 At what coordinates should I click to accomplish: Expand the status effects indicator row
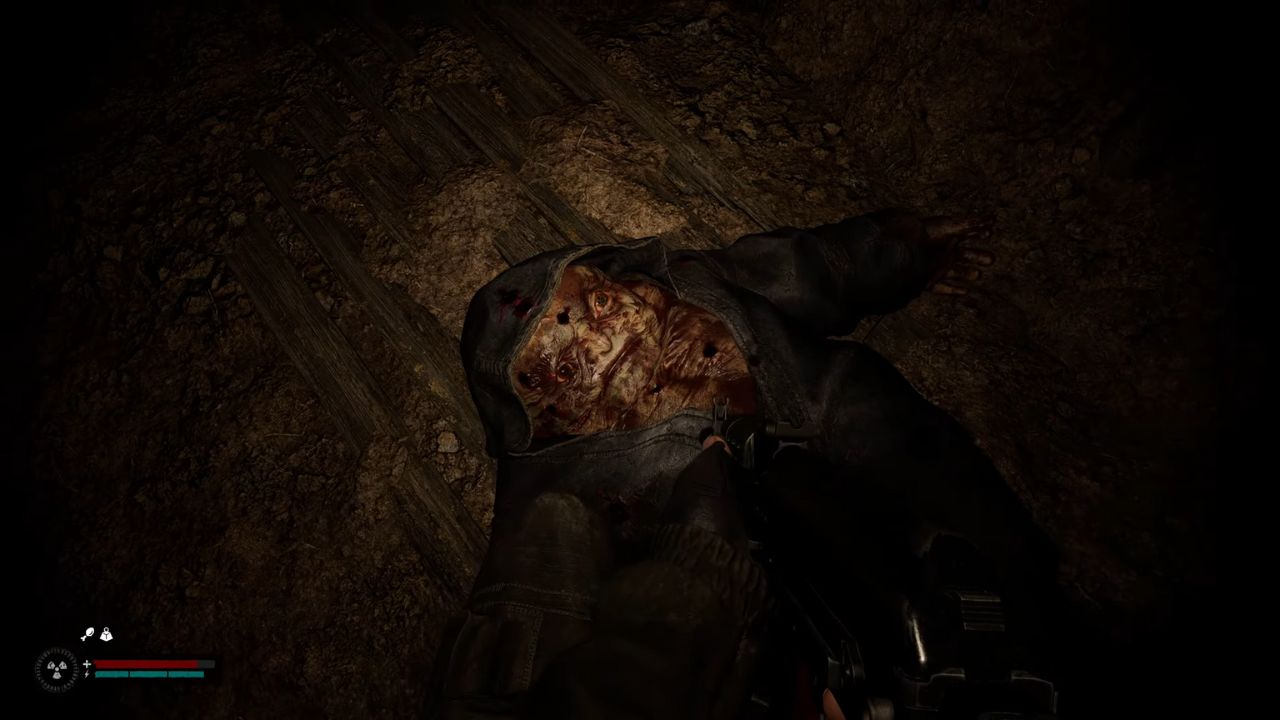coord(97,634)
